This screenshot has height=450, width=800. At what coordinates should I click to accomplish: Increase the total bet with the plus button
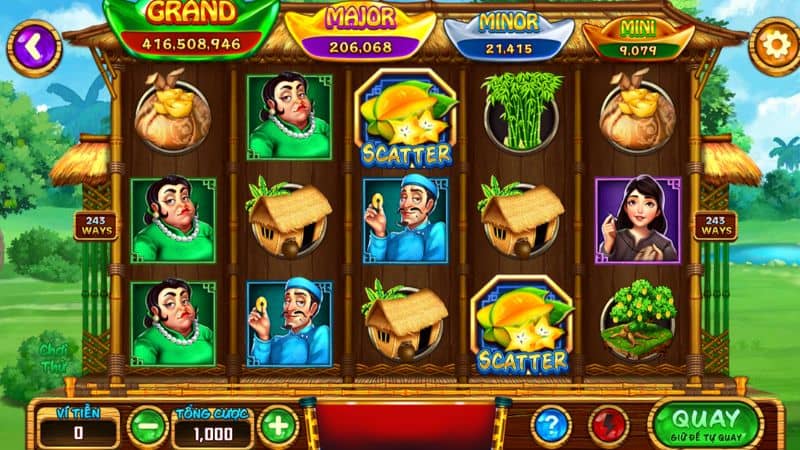279,426
